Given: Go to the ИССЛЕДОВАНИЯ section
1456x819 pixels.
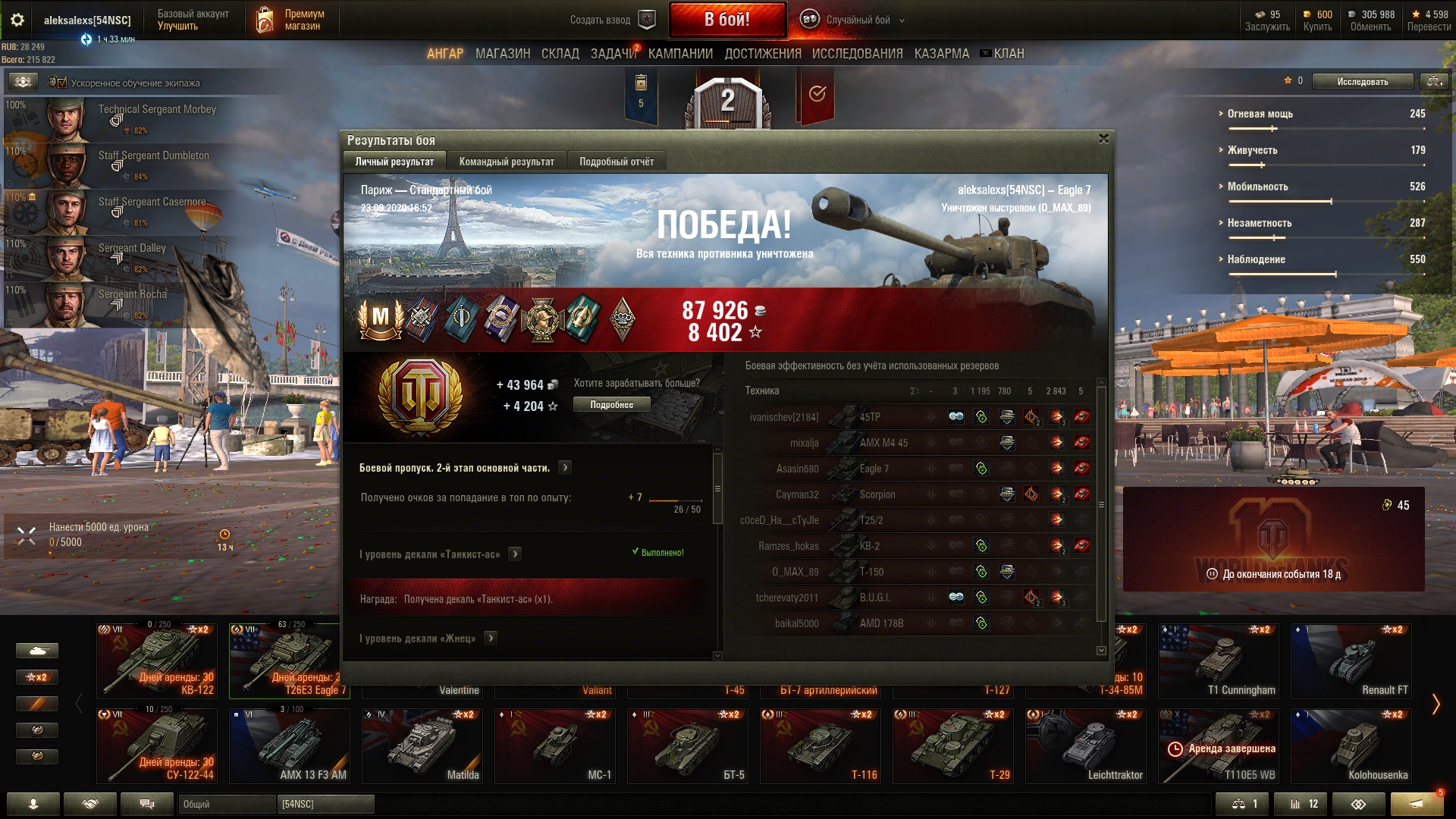Looking at the screenshot, I should coord(857,54).
